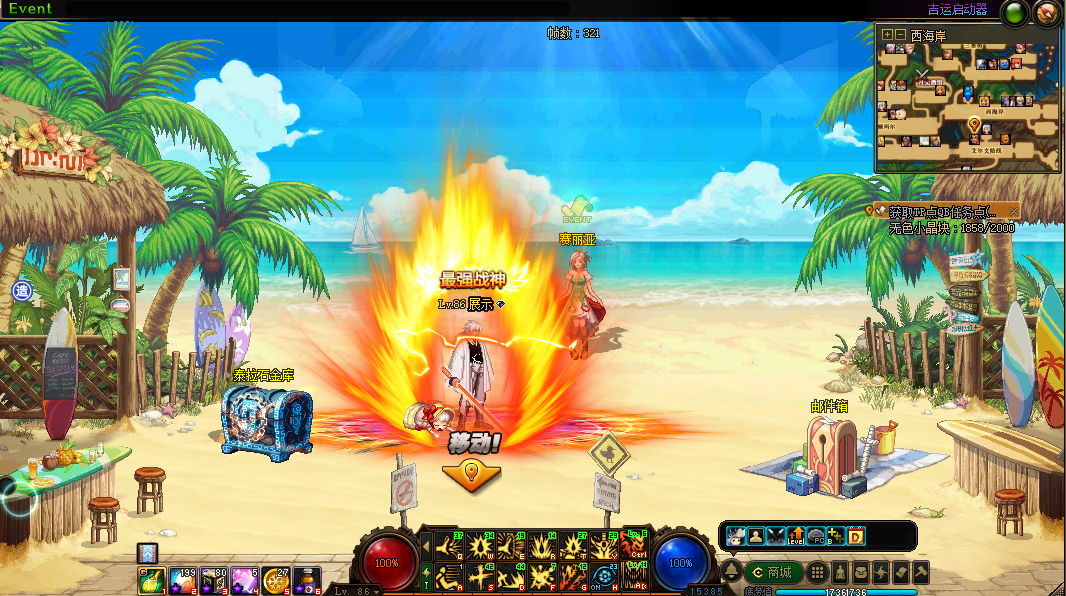
Task: Zoom in the minimap with plus button
Action: [x=887, y=34]
